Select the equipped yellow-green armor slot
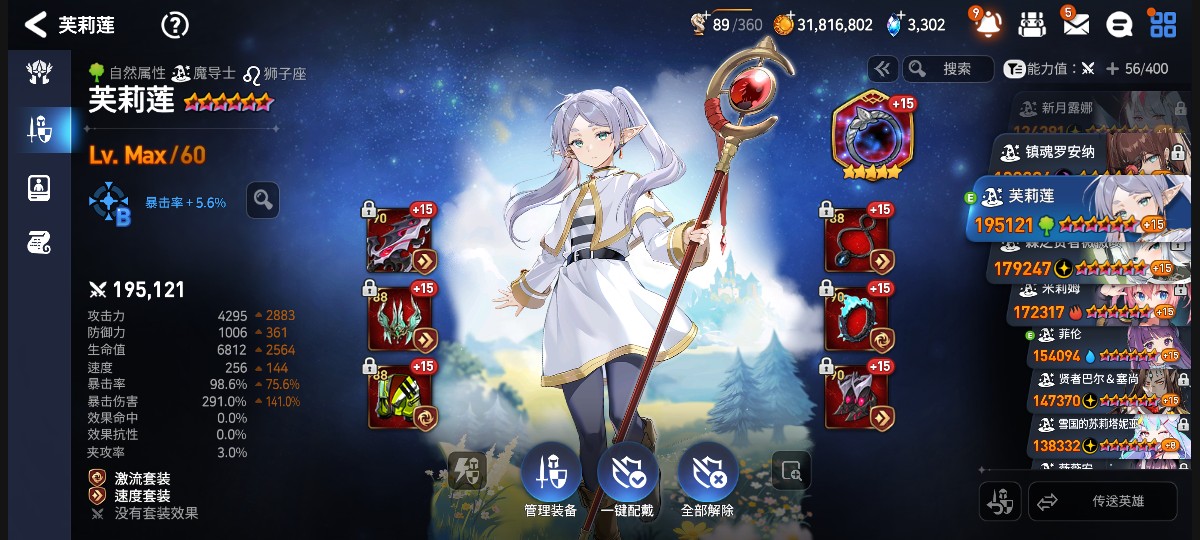This screenshot has height=540, width=1200. [402, 395]
